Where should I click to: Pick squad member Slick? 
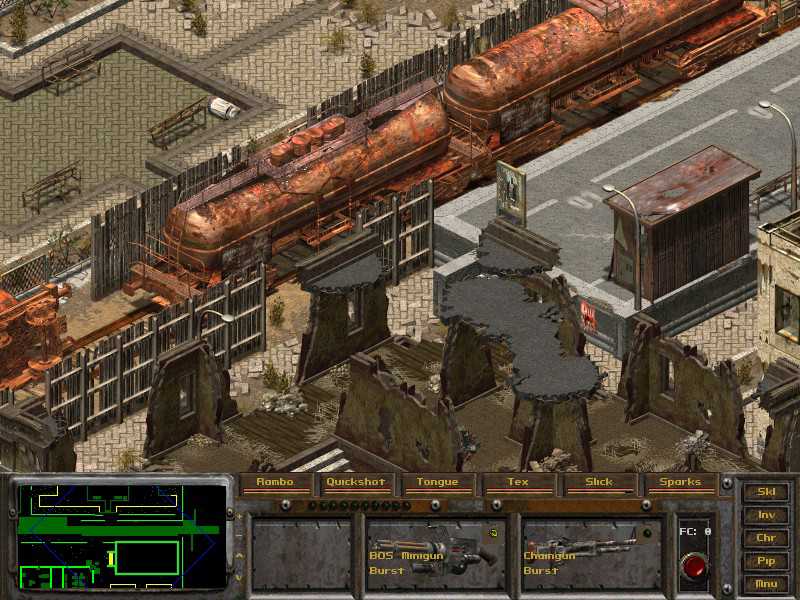click(599, 483)
